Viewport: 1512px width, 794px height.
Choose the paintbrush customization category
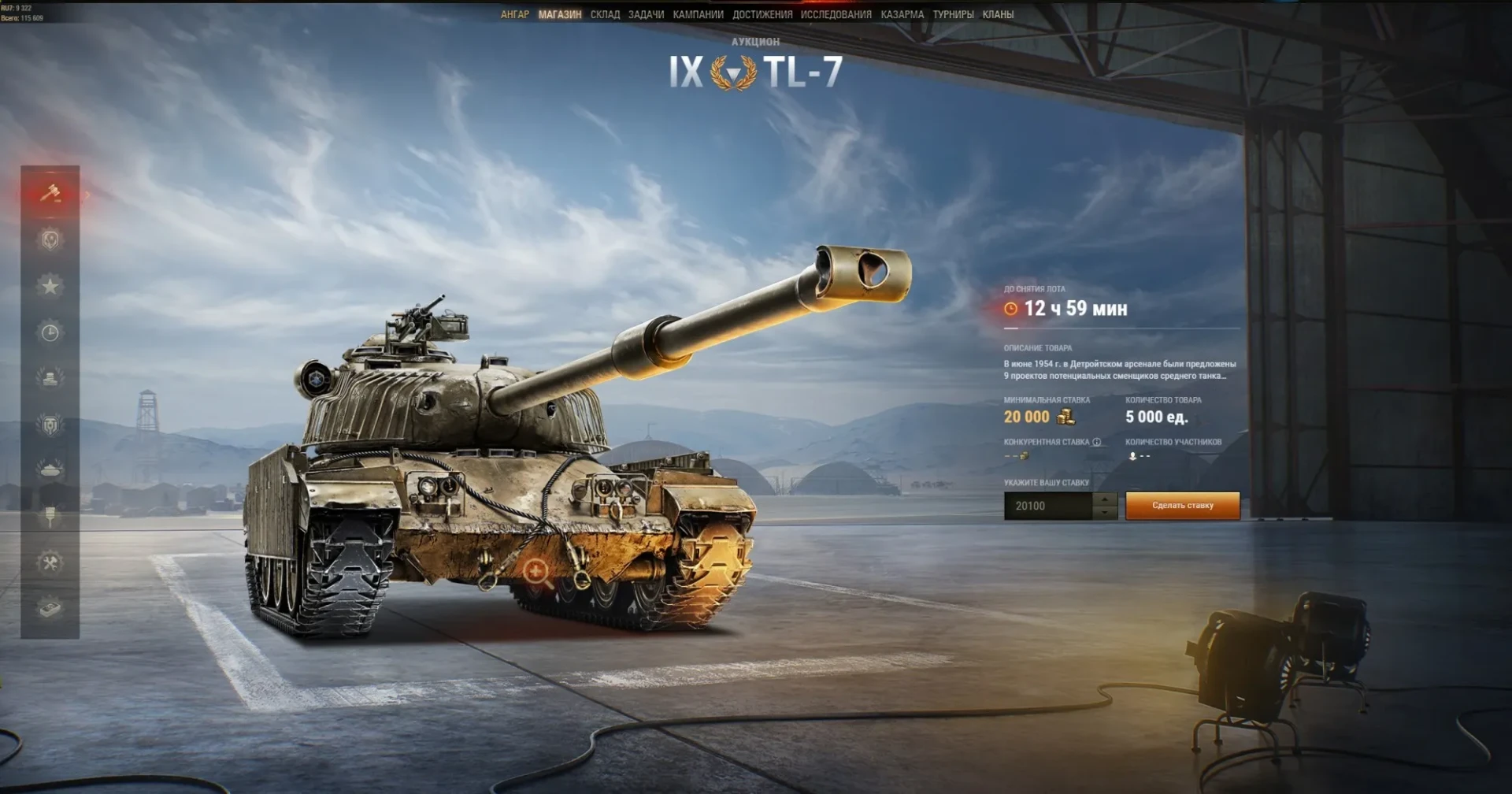(x=50, y=517)
